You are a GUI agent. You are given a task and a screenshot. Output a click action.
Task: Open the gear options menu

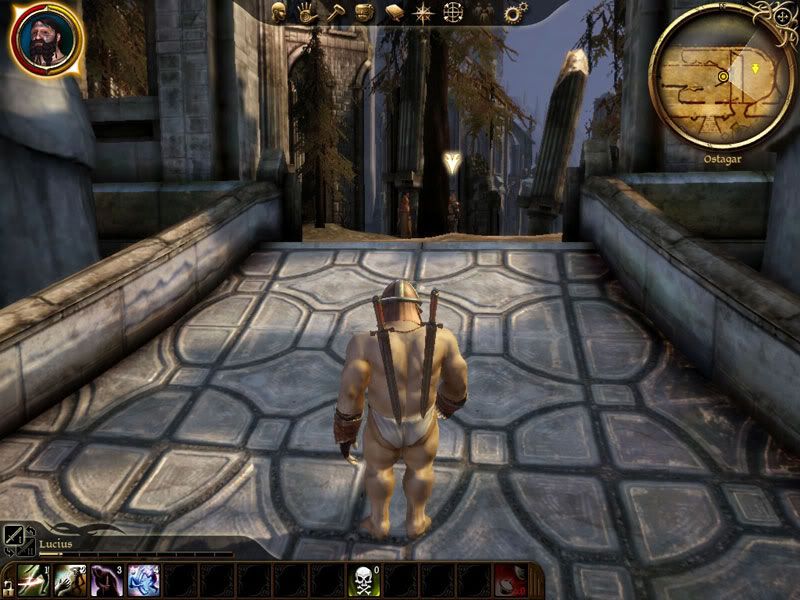(515, 12)
